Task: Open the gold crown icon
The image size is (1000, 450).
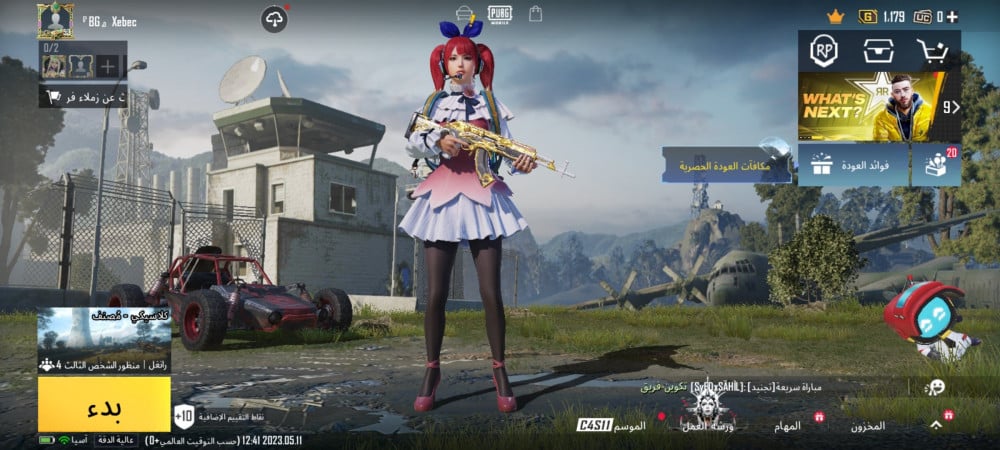Action: (x=836, y=16)
